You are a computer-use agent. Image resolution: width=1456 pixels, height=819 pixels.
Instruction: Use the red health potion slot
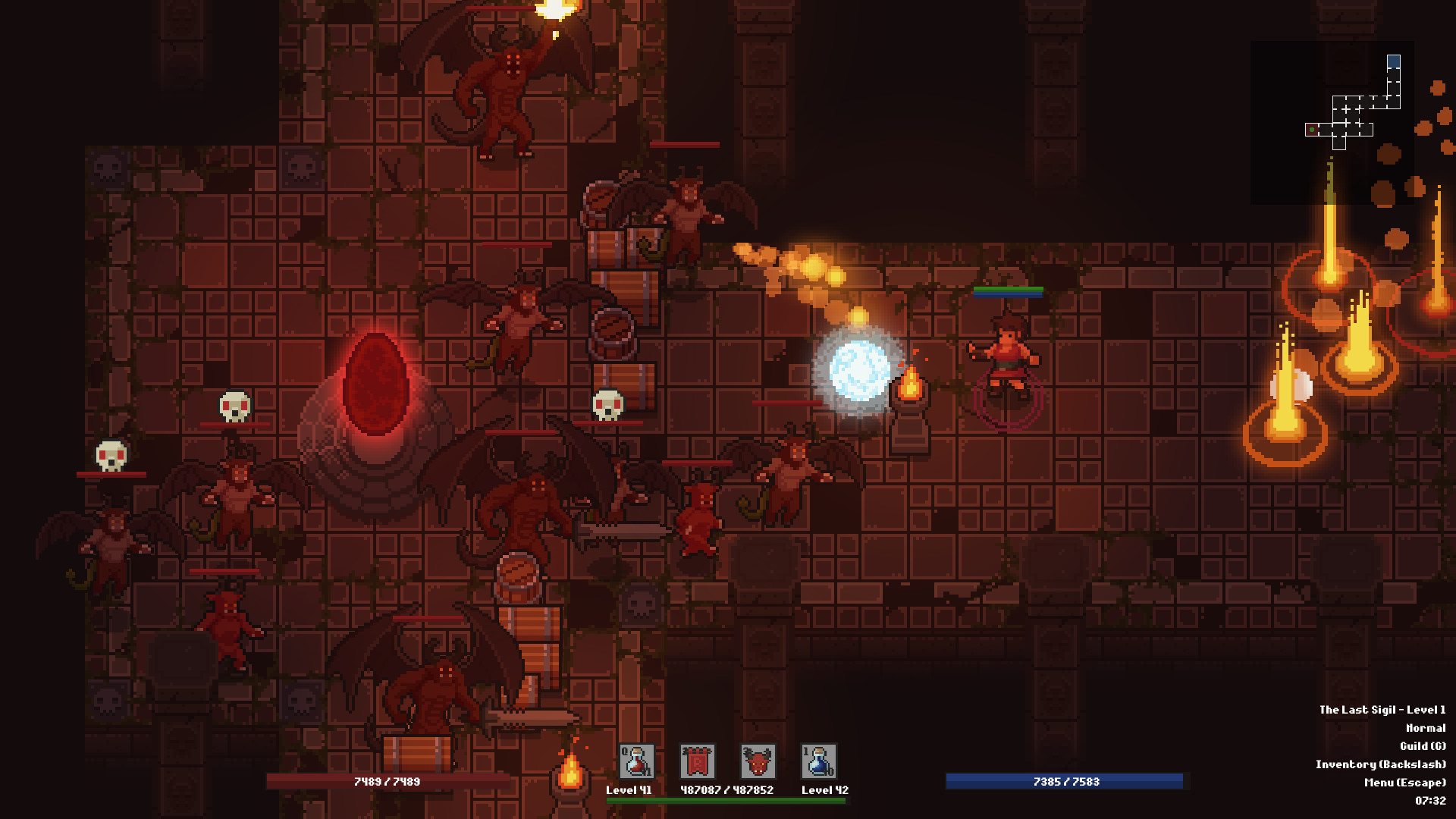tap(636, 761)
